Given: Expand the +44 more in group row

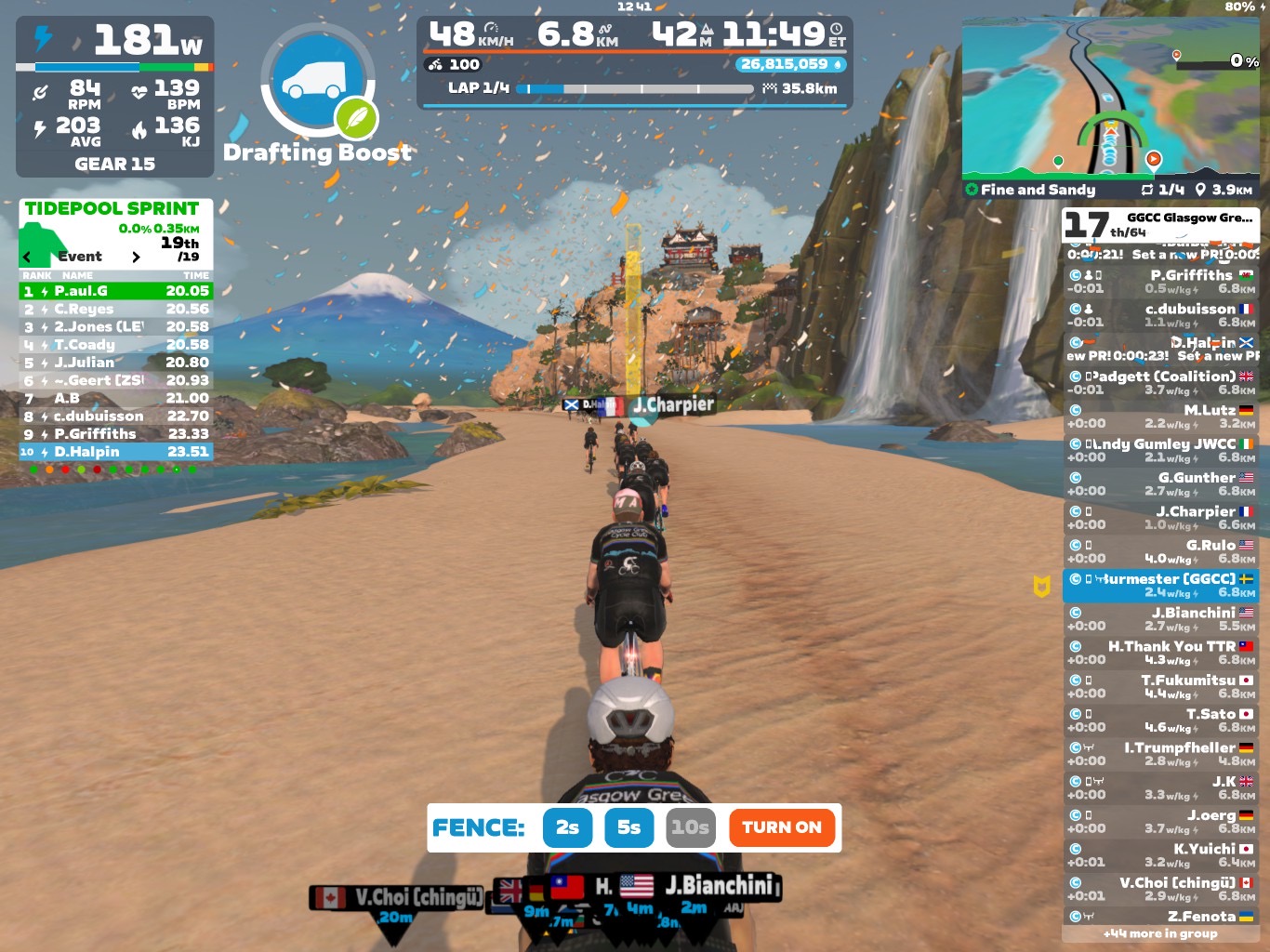Looking at the screenshot, I should tap(1160, 933).
